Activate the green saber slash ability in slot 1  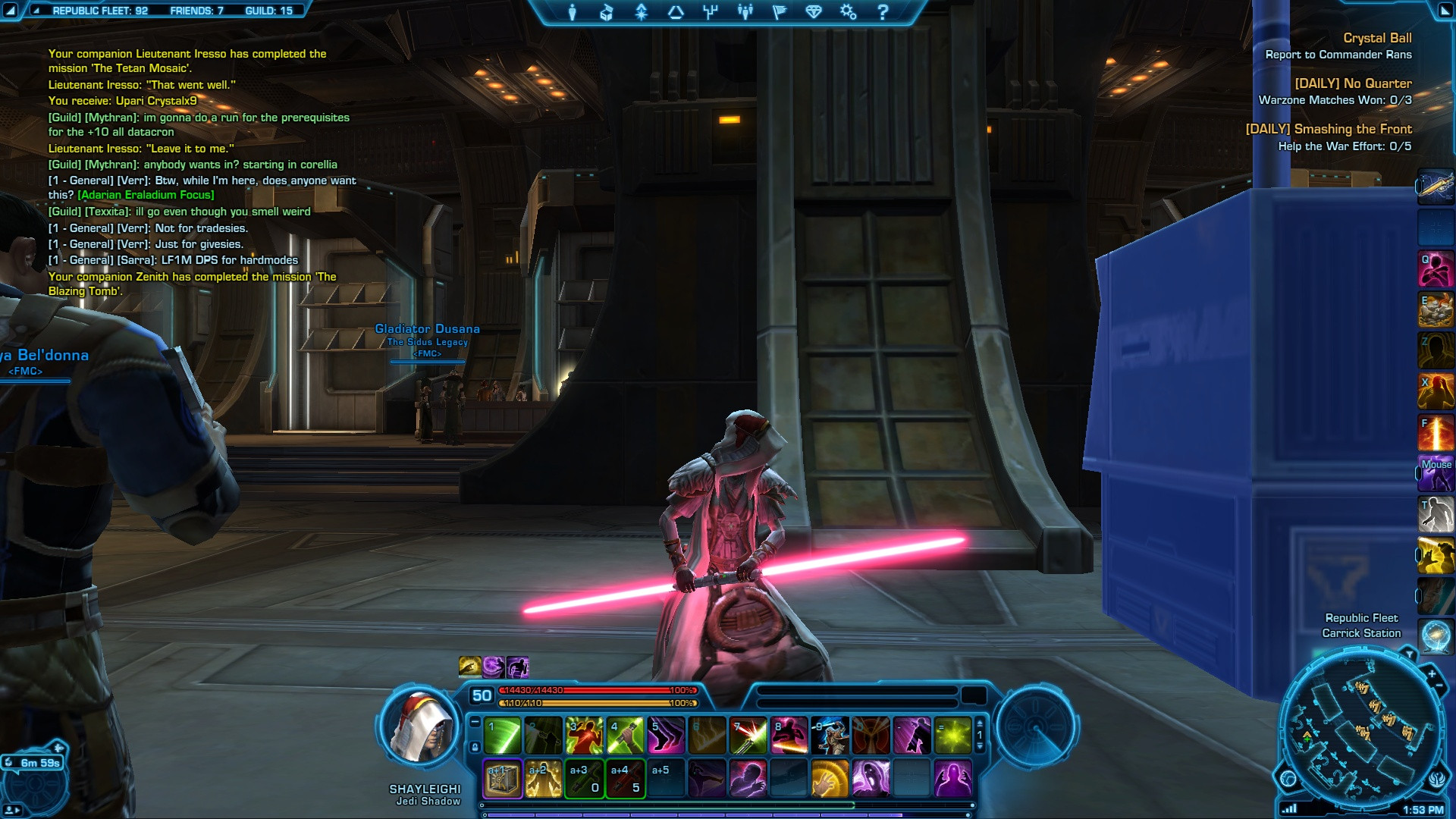(503, 736)
